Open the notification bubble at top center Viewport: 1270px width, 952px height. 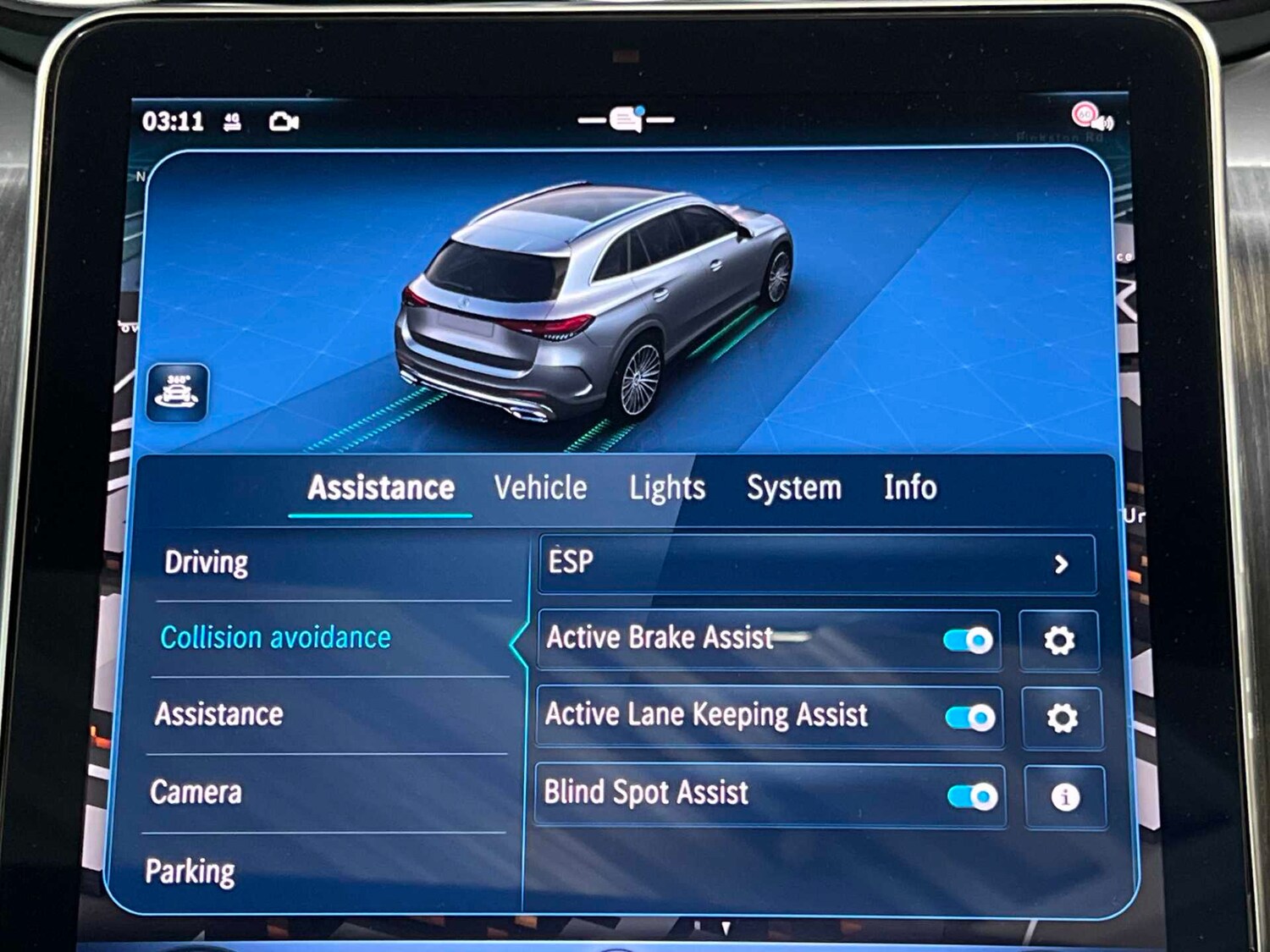625,118
